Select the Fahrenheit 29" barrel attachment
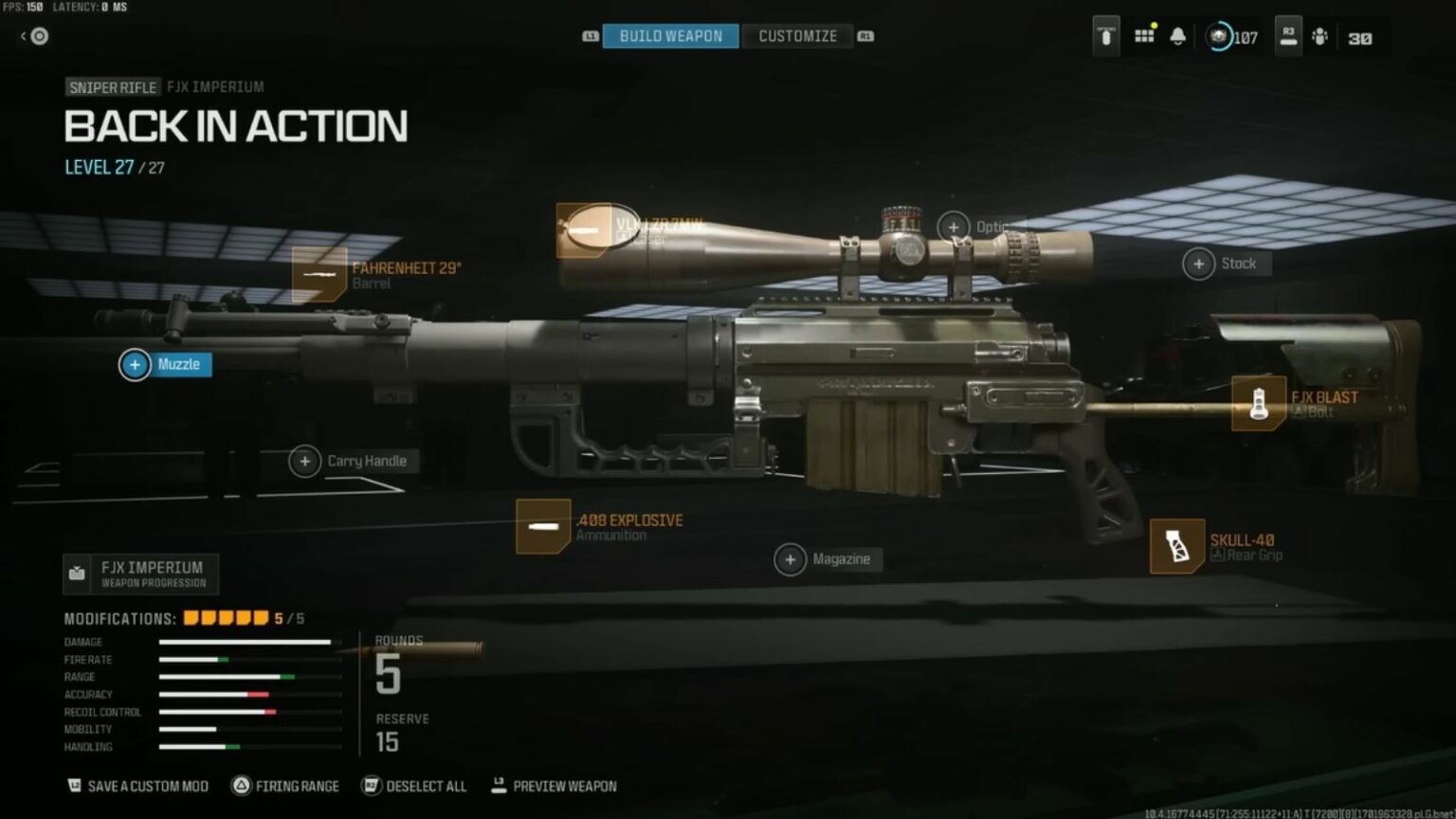Image resolution: width=1456 pixels, height=819 pixels. [322, 275]
